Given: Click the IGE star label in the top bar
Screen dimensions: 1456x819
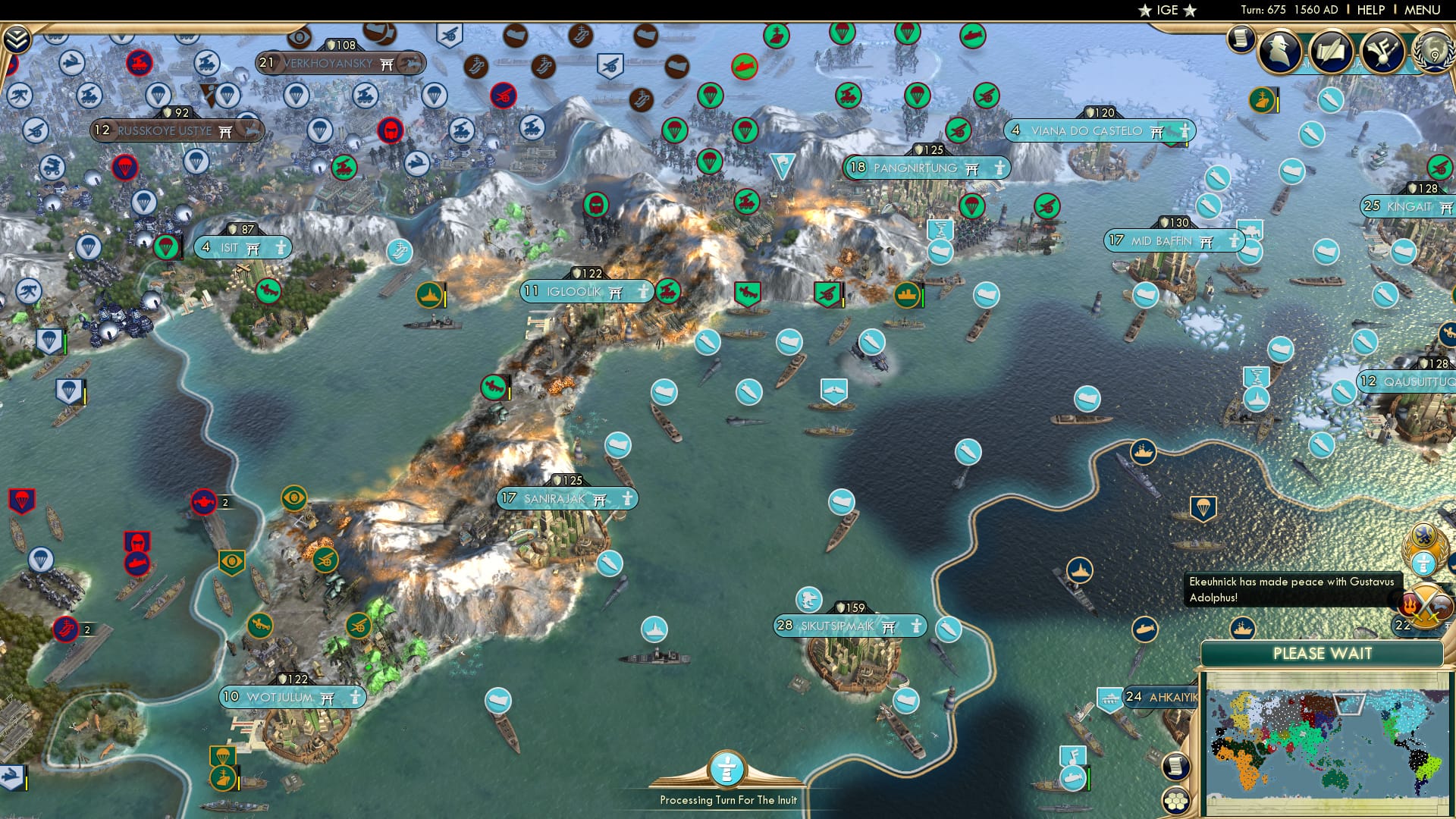Looking at the screenshot, I should click(1168, 11).
